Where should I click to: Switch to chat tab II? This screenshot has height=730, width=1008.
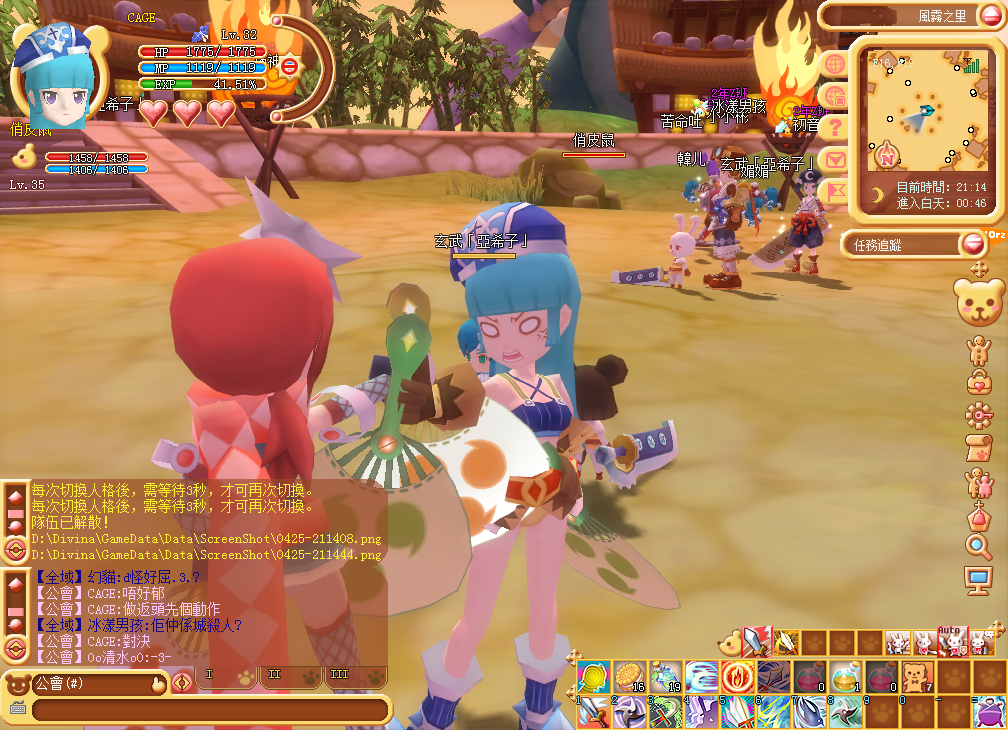pos(276,675)
